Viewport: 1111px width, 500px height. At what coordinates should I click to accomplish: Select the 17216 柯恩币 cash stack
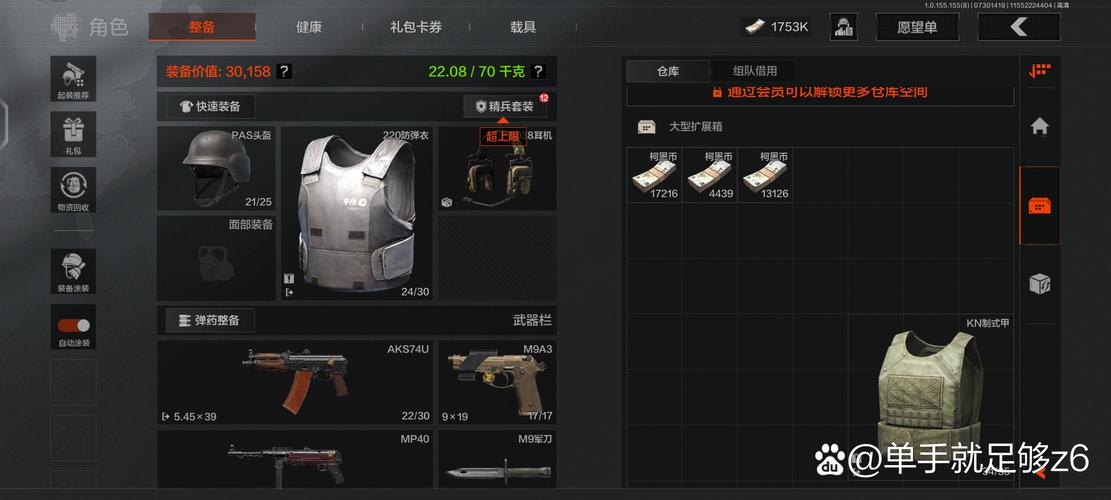tap(654, 176)
